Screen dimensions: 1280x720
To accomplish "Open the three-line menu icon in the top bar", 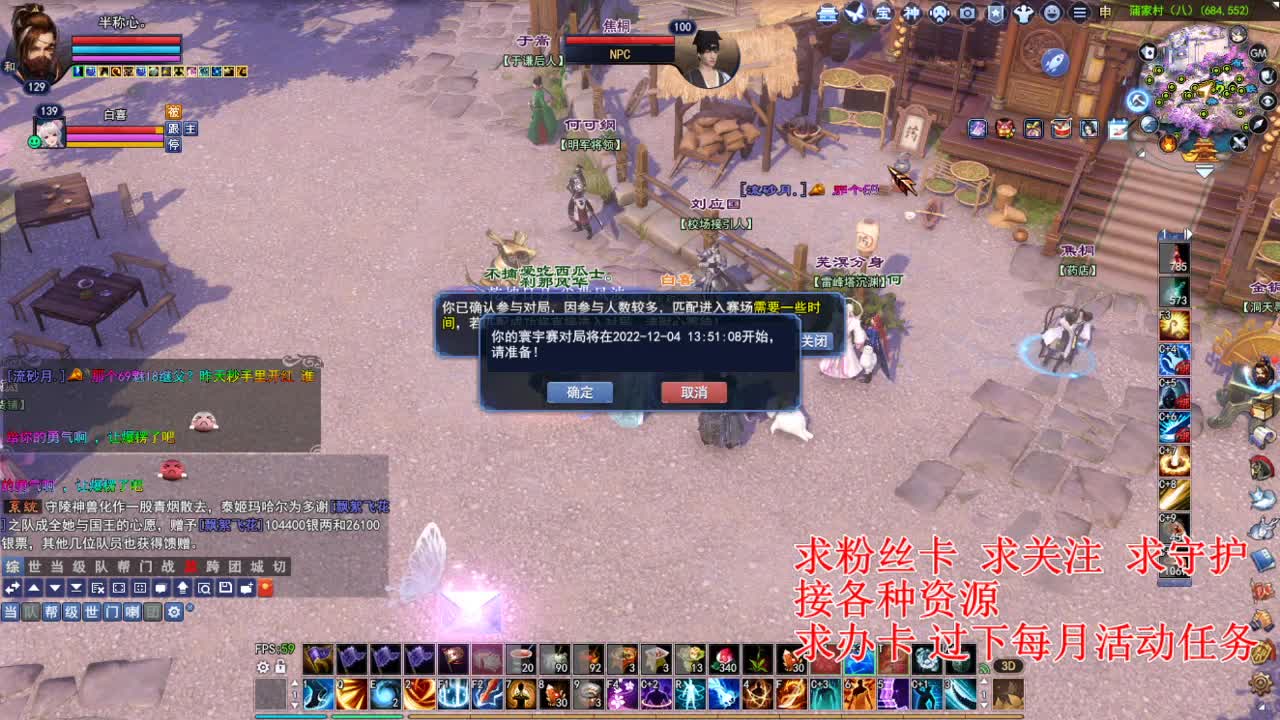I will coord(1079,14).
